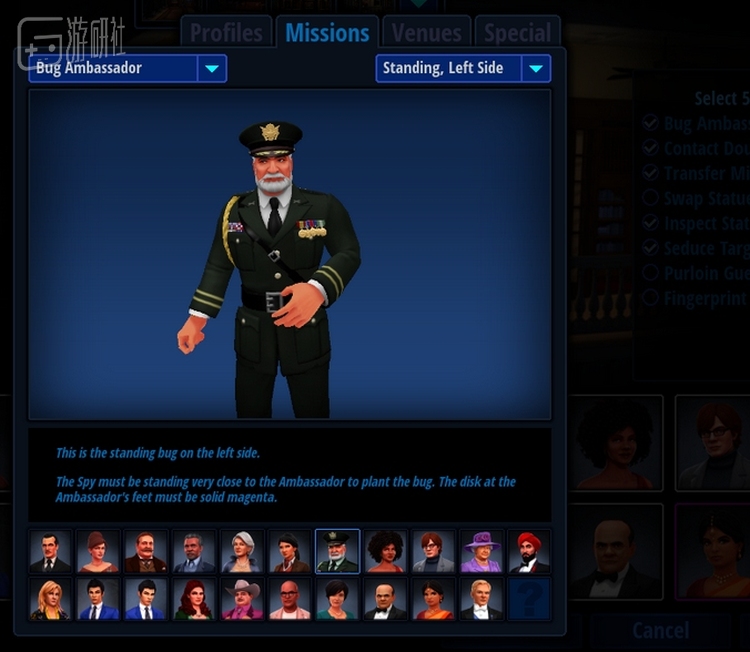The image size is (750, 652).
Task: Select the woman in orange sari portrait
Action: pyautogui.click(x=434, y=599)
